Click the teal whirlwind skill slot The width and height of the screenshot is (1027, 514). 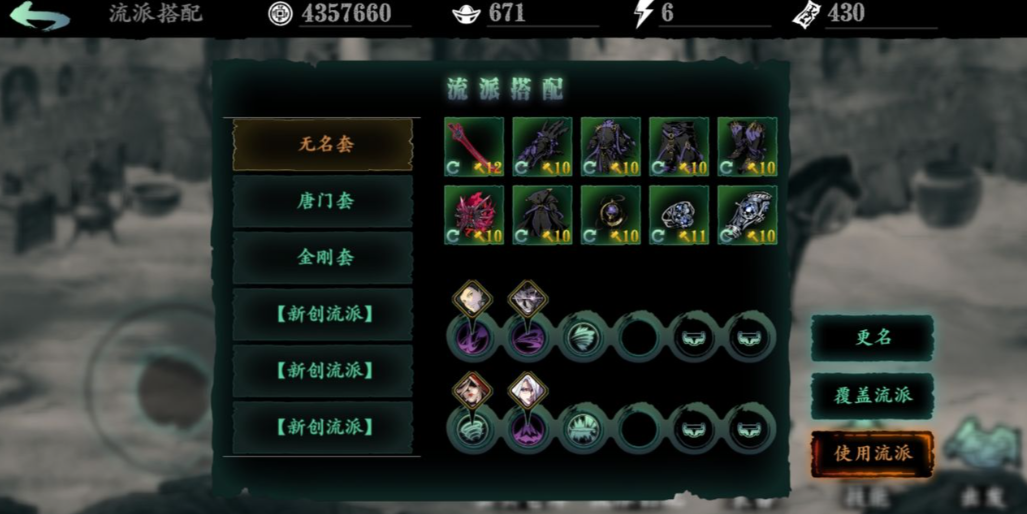tap(582, 335)
